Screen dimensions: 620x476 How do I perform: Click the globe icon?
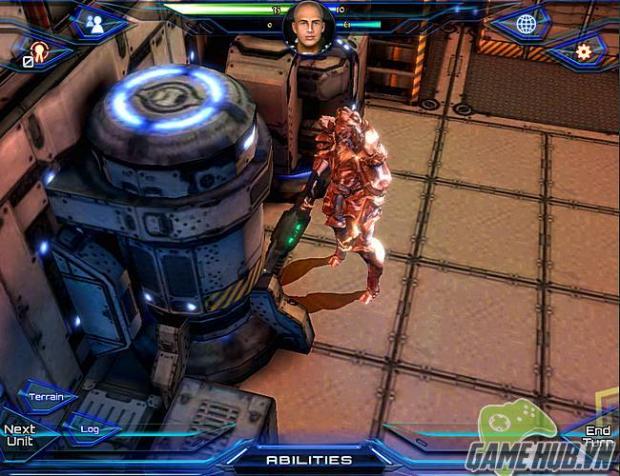(x=526, y=24)
